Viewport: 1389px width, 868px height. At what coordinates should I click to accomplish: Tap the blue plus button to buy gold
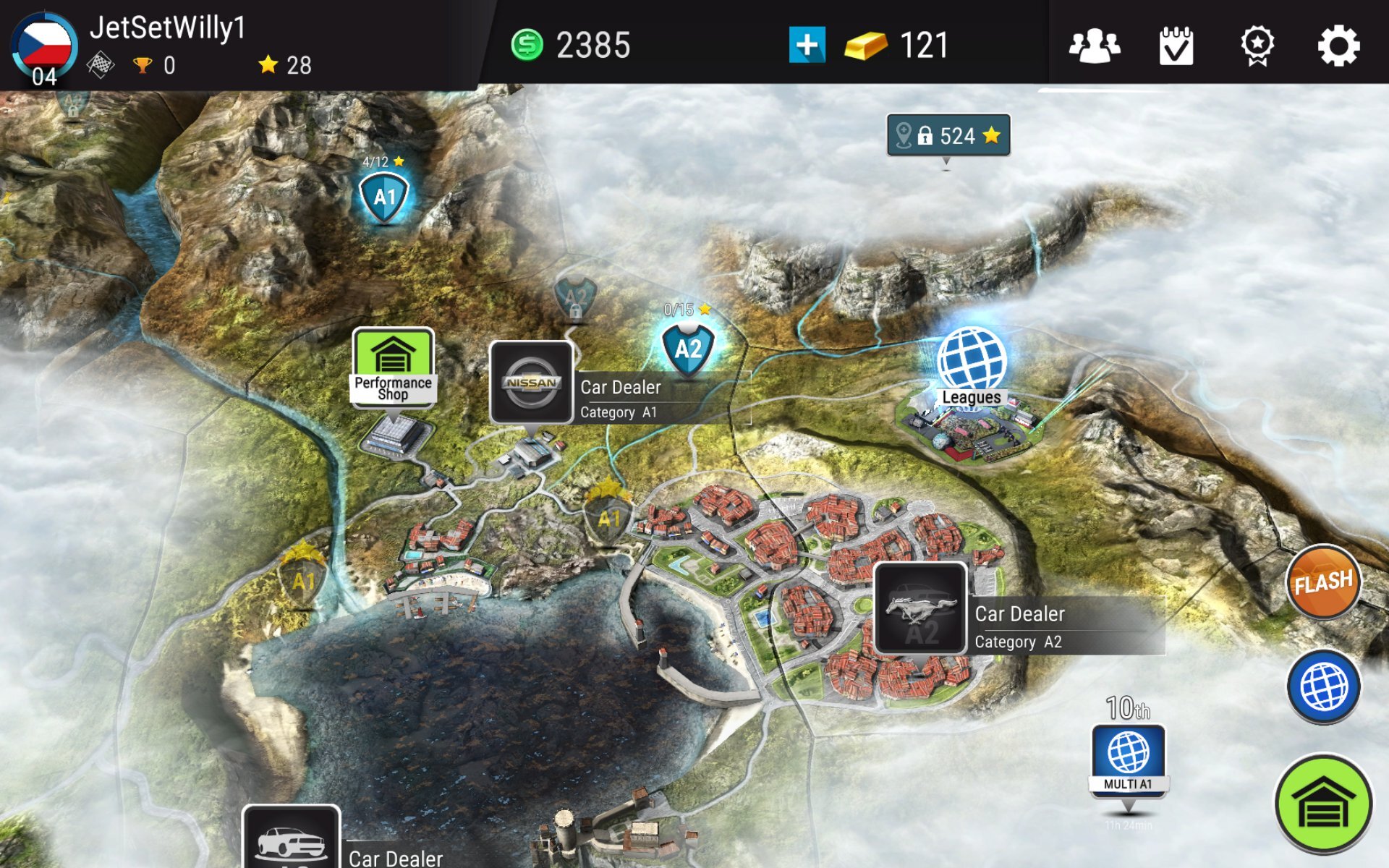point(807,45)
